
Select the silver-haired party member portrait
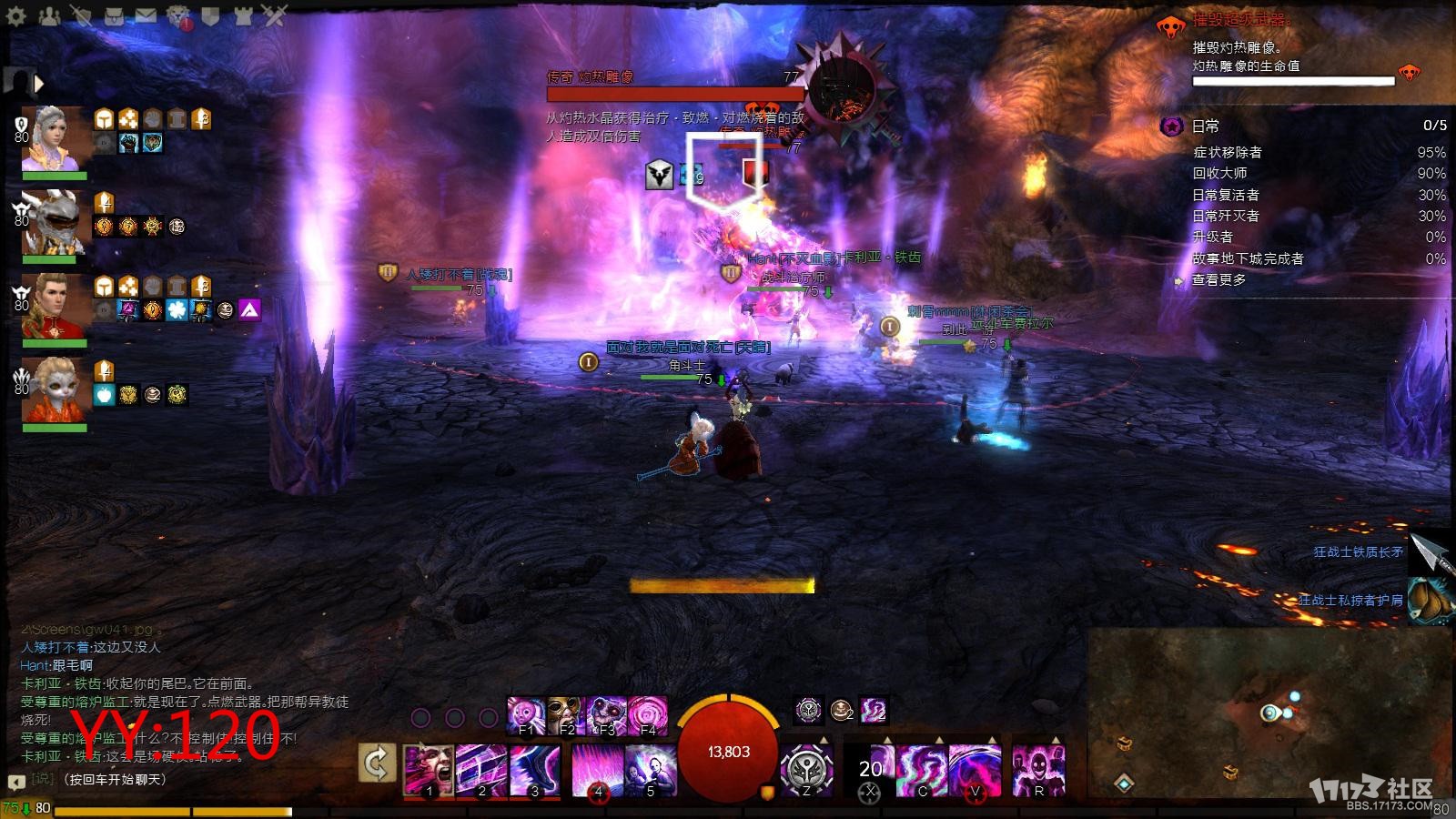click(x=55, y=137)
